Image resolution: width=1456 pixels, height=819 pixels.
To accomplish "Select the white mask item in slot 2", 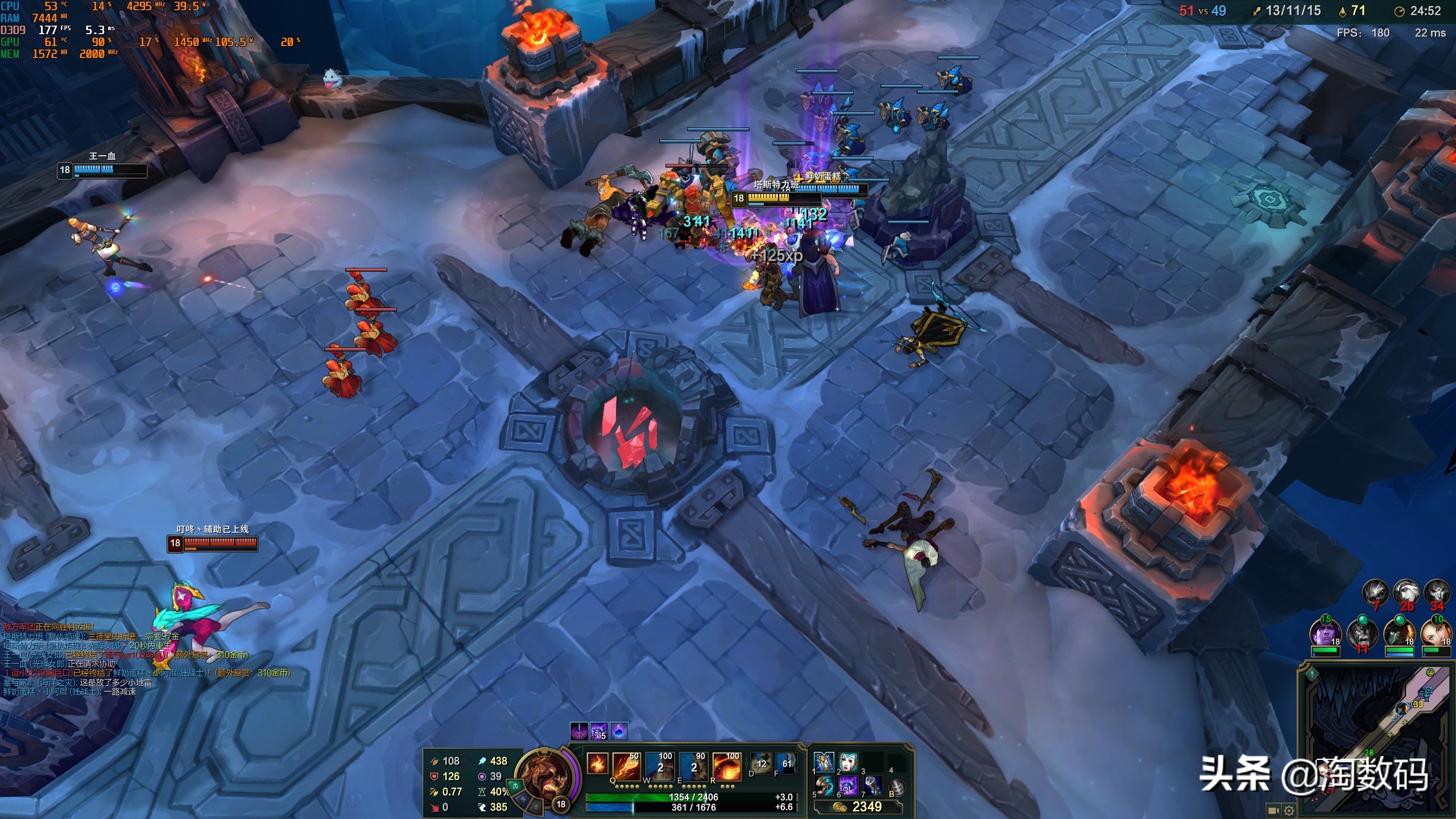I will [848, 762].
